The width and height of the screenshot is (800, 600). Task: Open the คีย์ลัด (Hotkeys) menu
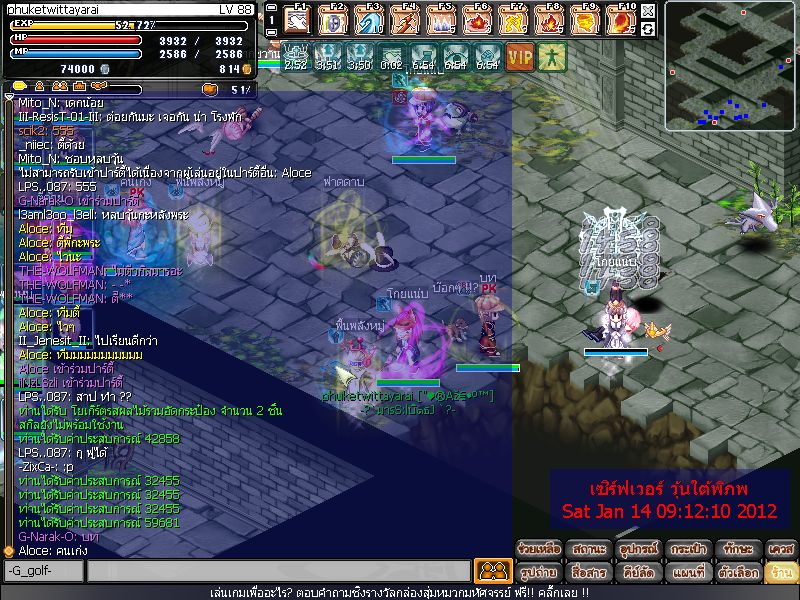[x=636, y=573]
